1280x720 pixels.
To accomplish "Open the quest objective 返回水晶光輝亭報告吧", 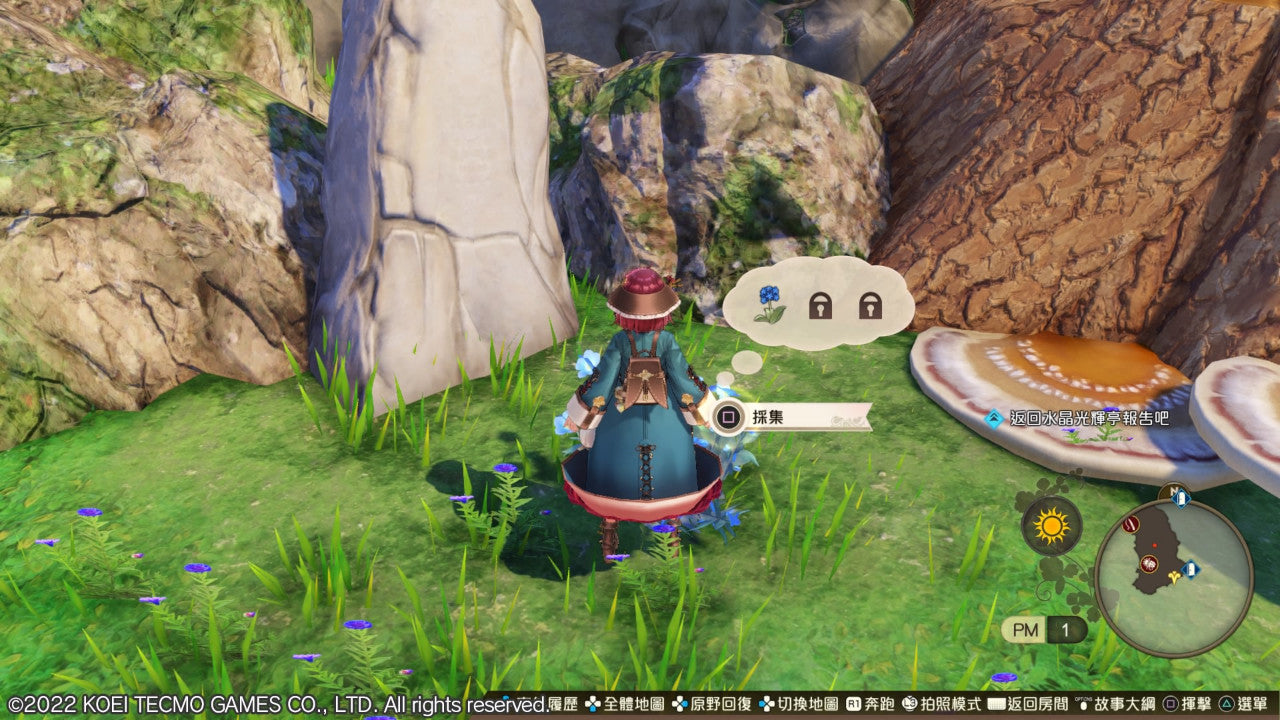I will click(1084, 418).
